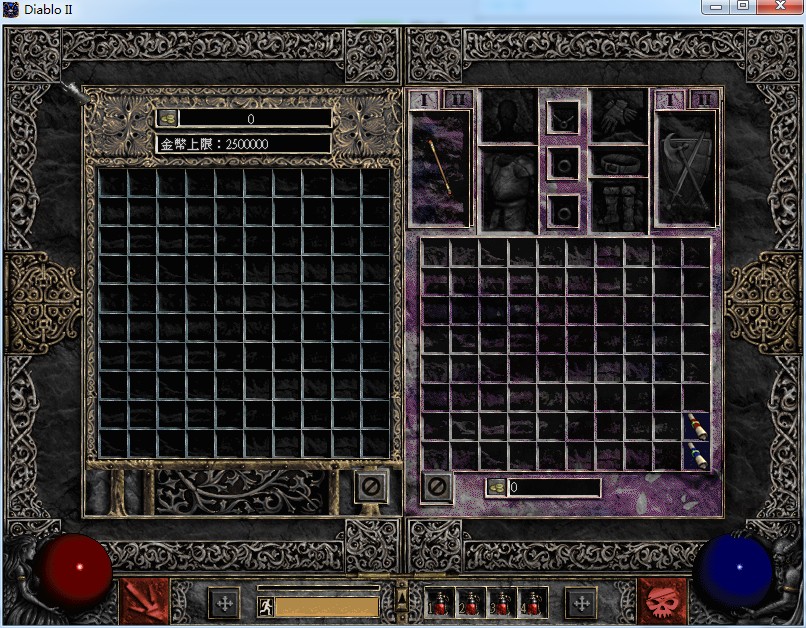Switch to weapon set II above the shield slot
This screenshot has width=806, height=628.
coord(704,99)
